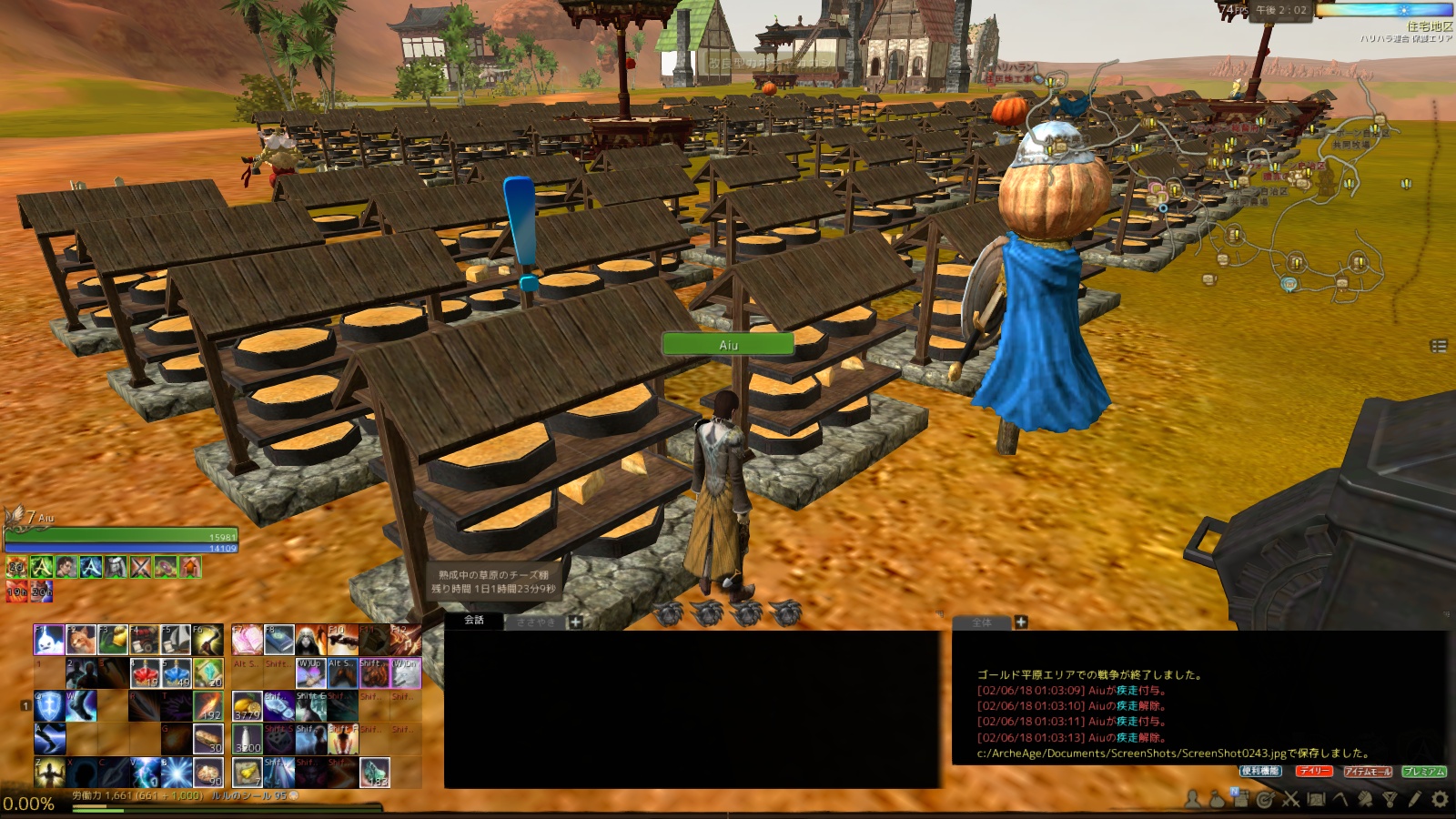Viewport: 1456px width, 819px height.
Task: Use the lemon item stack of 3779
Action: pyautogui.click(x=247, y=706)
